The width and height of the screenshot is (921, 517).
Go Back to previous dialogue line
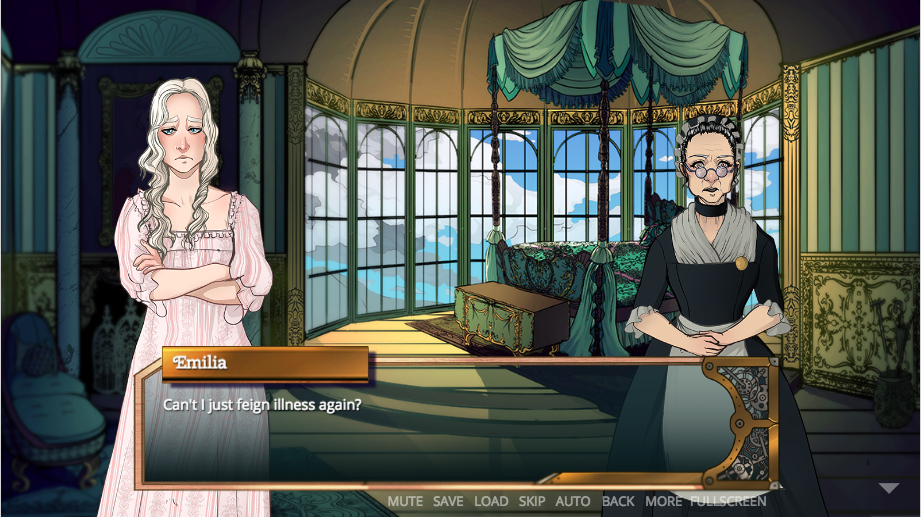(x=618, y=501)
